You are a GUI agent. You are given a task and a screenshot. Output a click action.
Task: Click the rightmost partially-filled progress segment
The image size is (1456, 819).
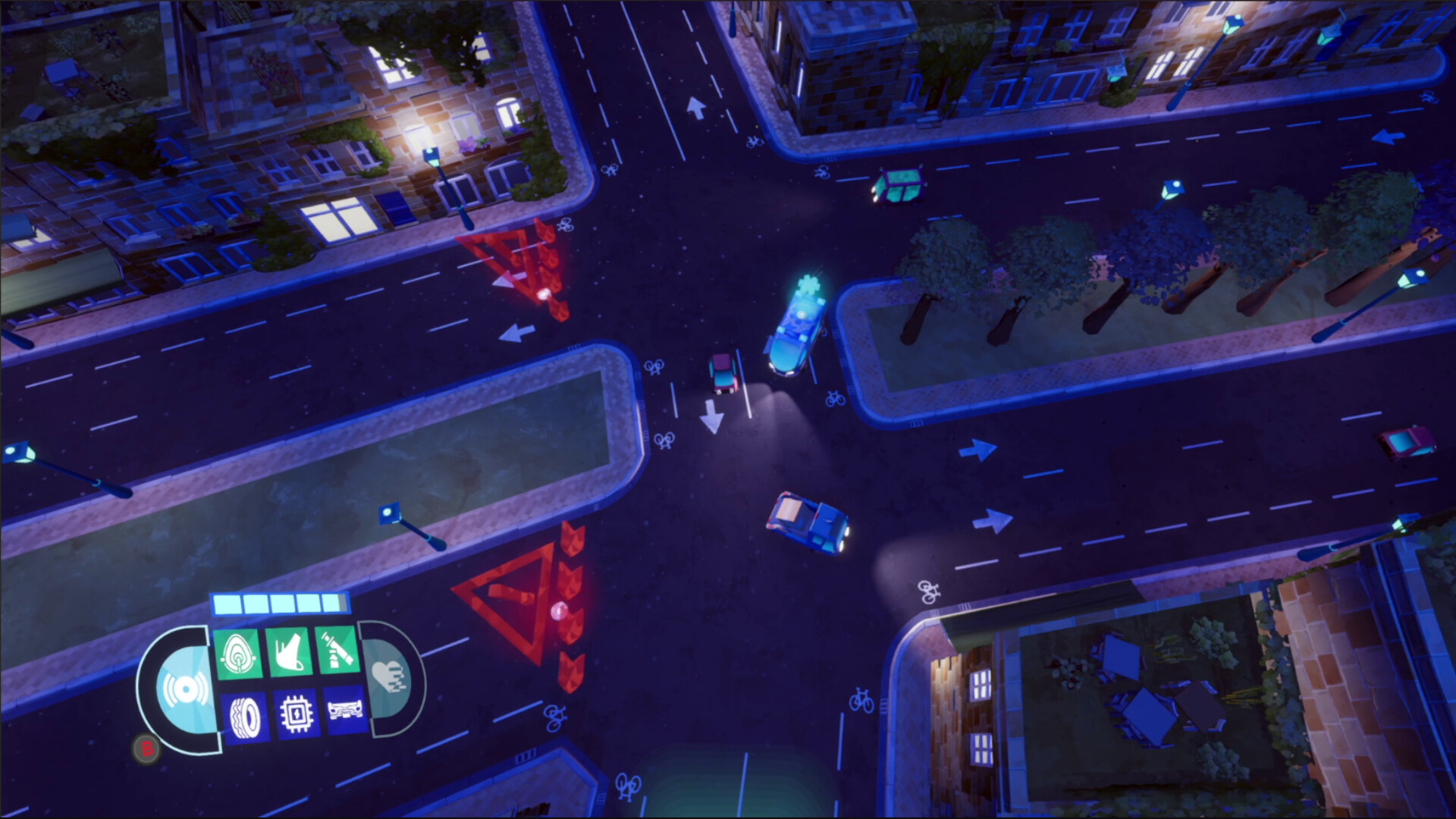335,604
